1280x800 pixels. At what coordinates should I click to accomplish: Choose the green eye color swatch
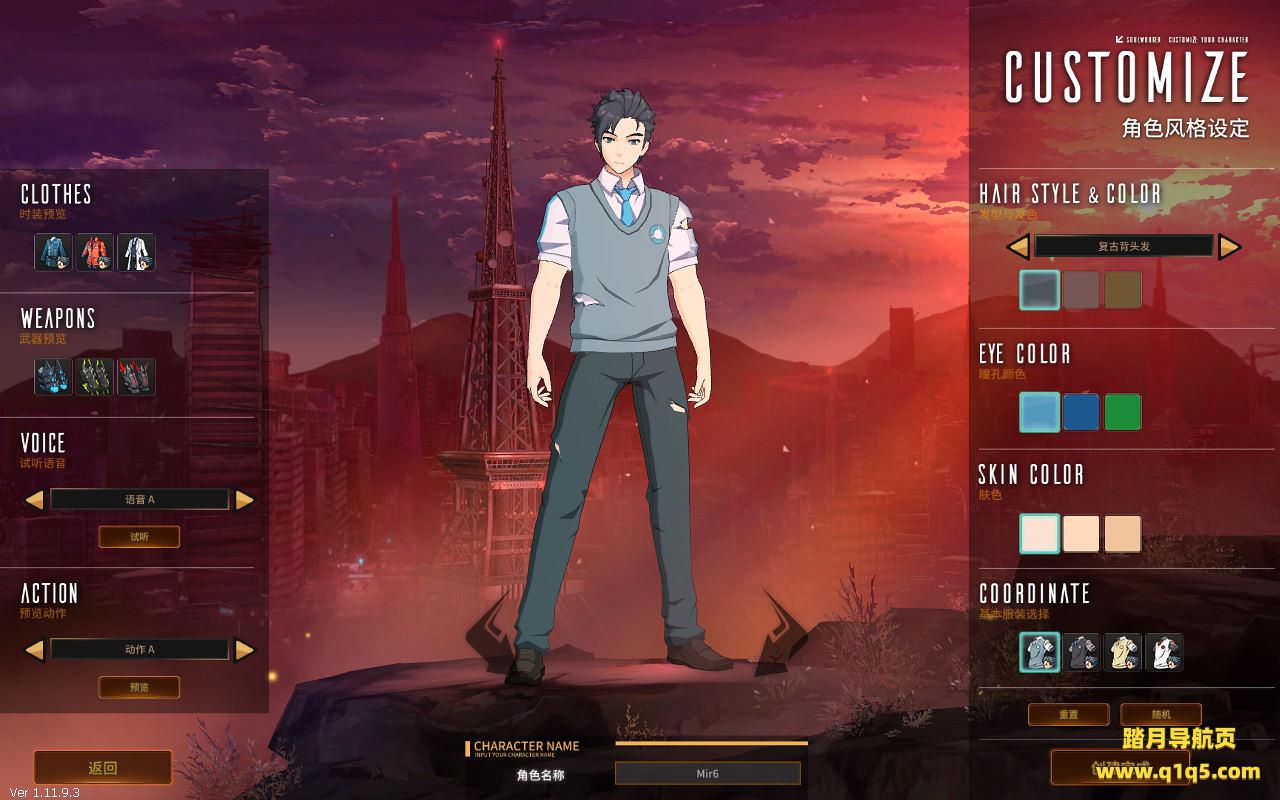[1123, 412]
